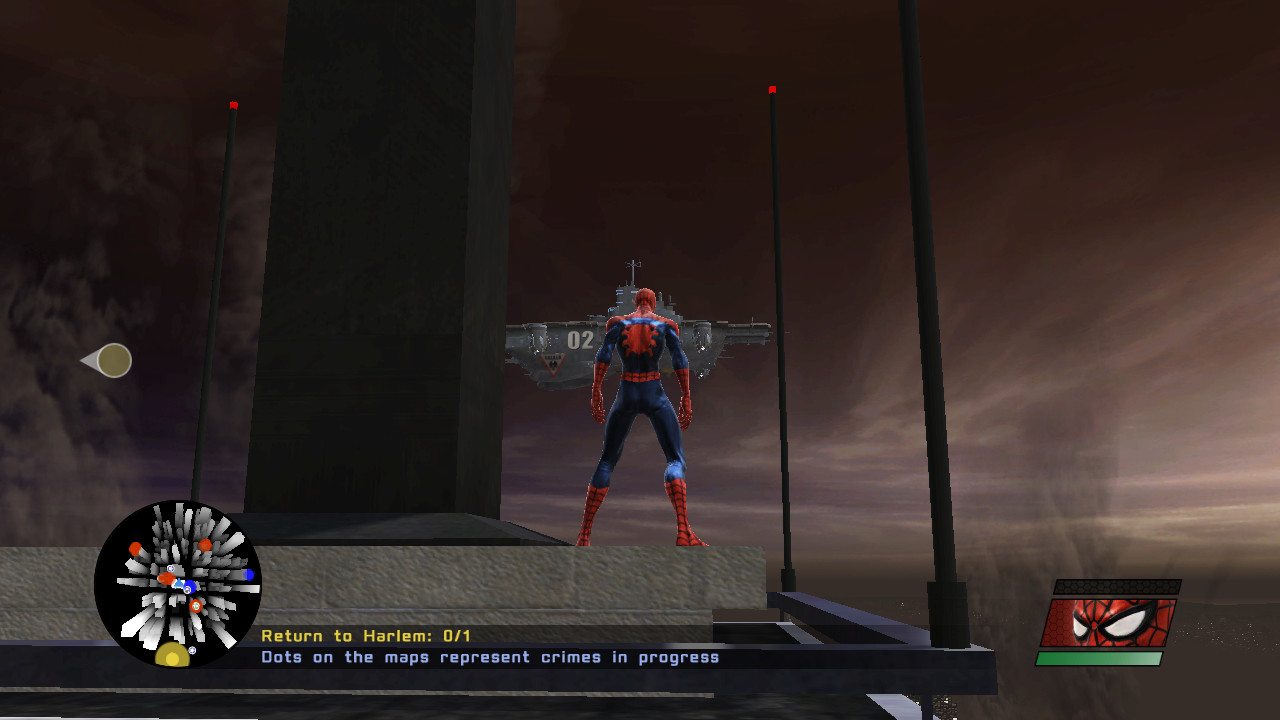This screenshot has width=1280, height=720.
Task: Select the red crime dot at minimap top-left
Action: [x=135, y=548]
